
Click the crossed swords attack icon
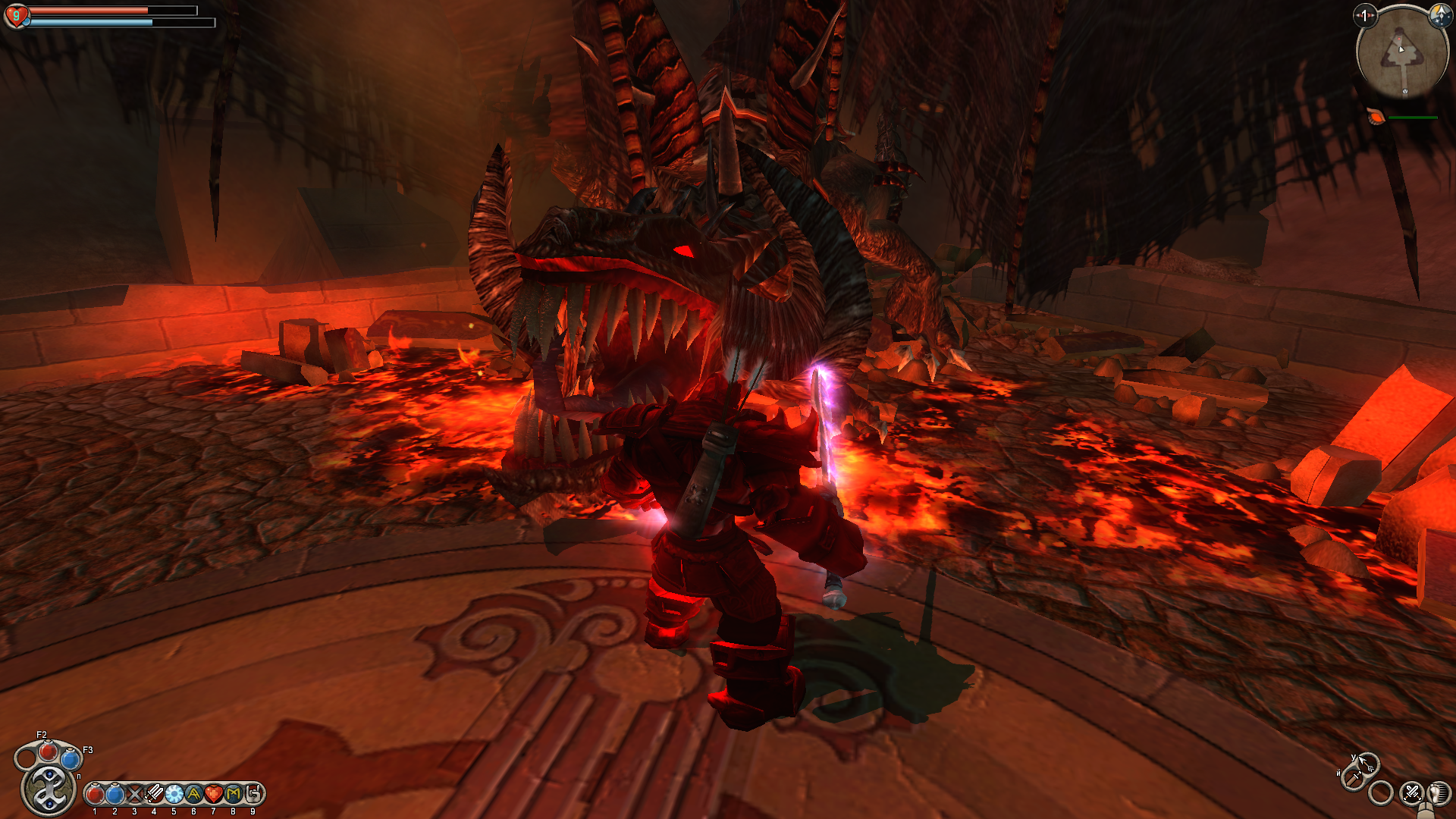click(x=1411, y=793)
